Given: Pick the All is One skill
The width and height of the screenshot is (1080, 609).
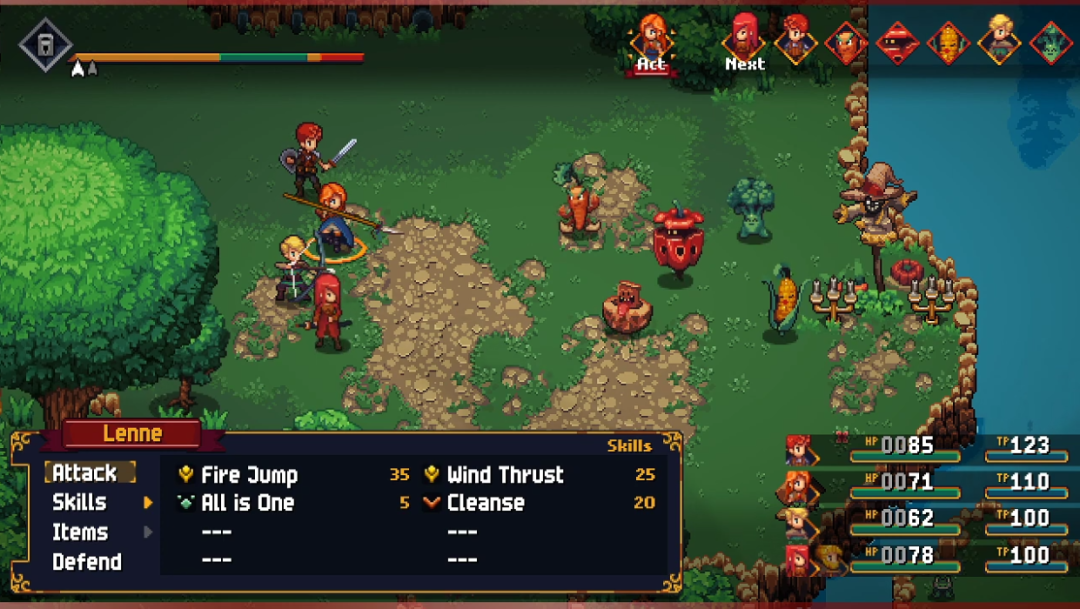Looking at the screenshot, I should click(x=247, y=503).
